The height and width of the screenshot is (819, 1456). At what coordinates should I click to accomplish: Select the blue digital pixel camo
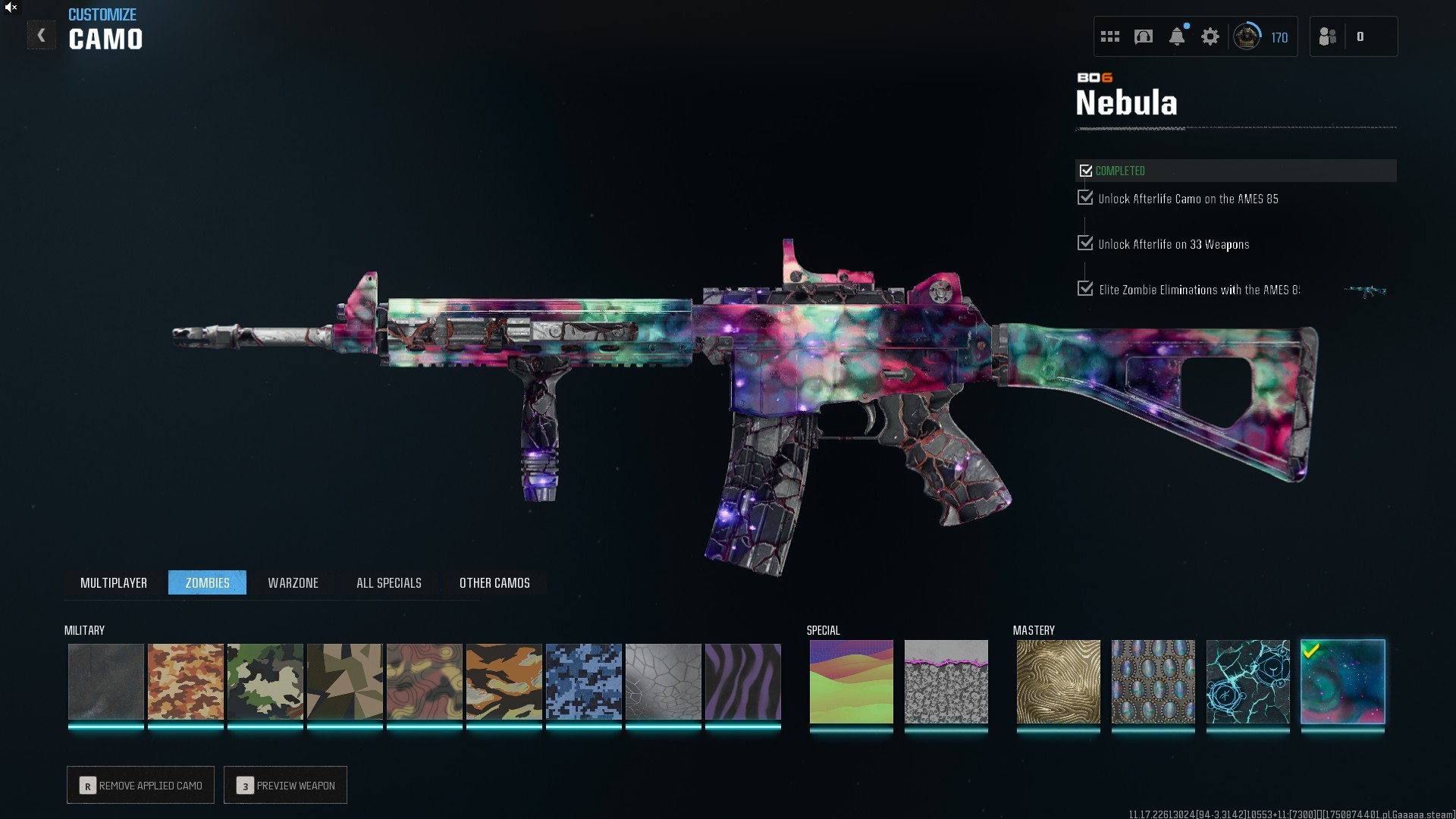(584, 681)
